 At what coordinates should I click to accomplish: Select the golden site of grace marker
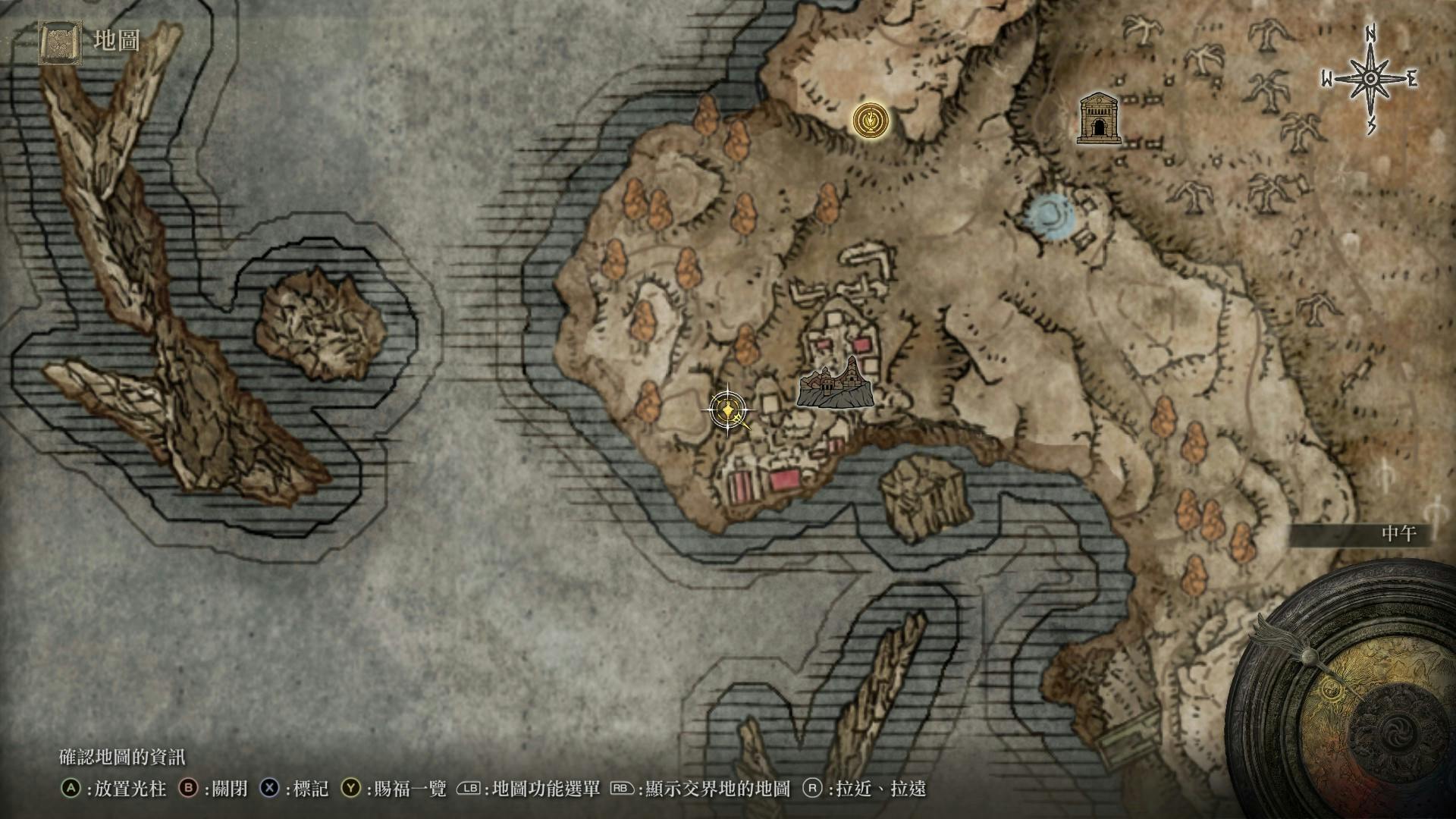(x=871, y=121)
